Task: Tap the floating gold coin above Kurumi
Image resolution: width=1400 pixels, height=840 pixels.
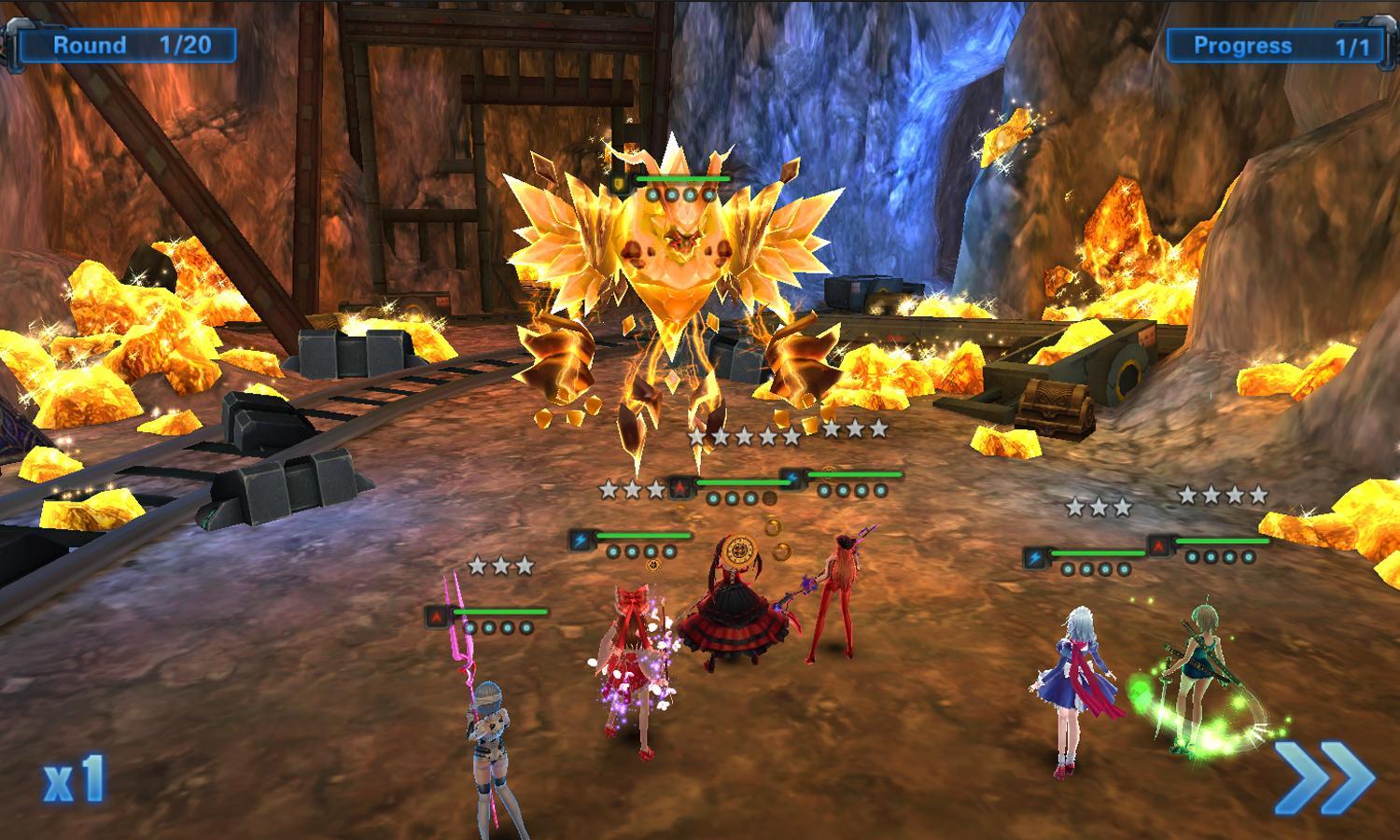Action: 773,526
